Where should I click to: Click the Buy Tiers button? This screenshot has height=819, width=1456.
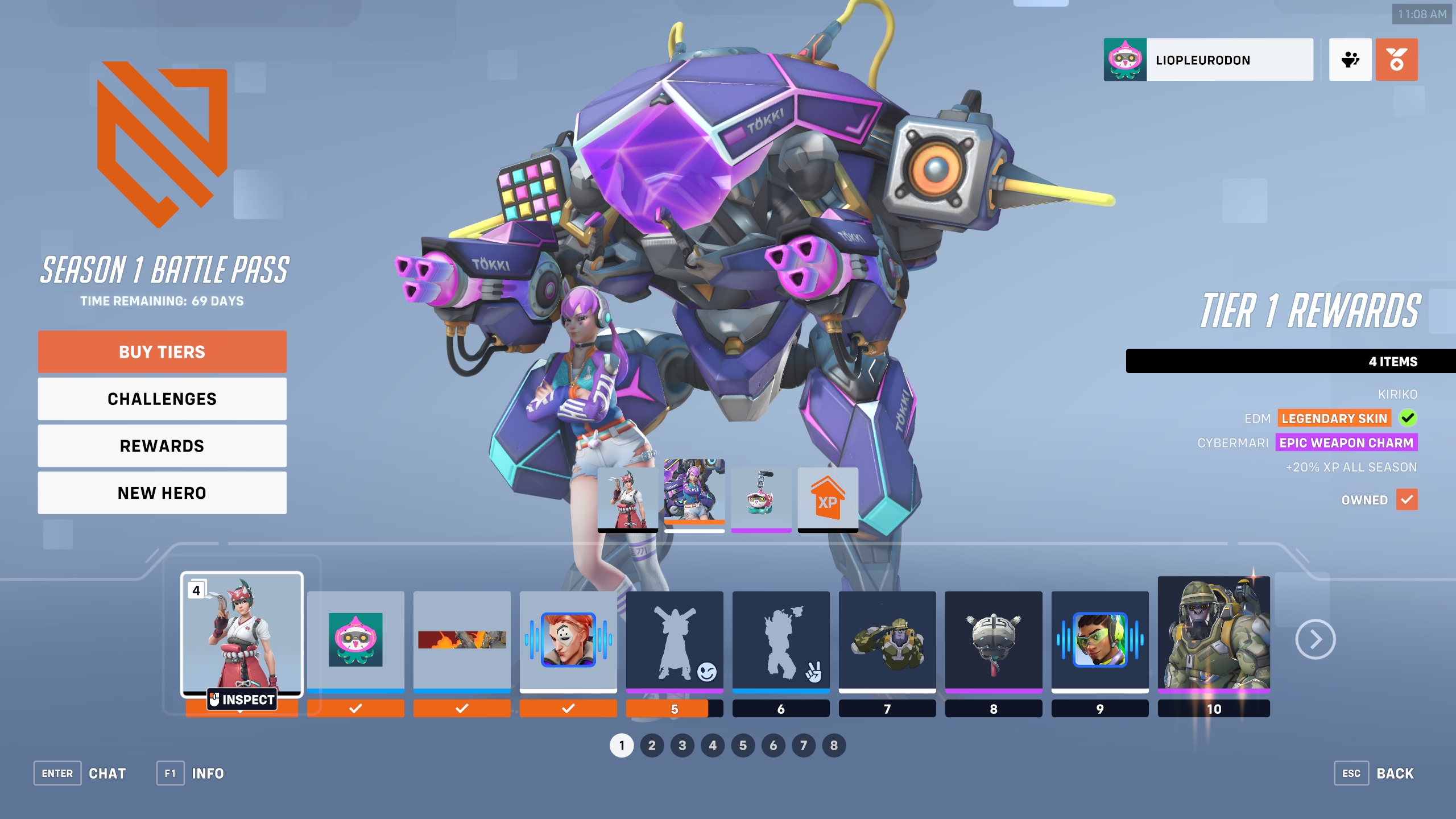(162, 351)
